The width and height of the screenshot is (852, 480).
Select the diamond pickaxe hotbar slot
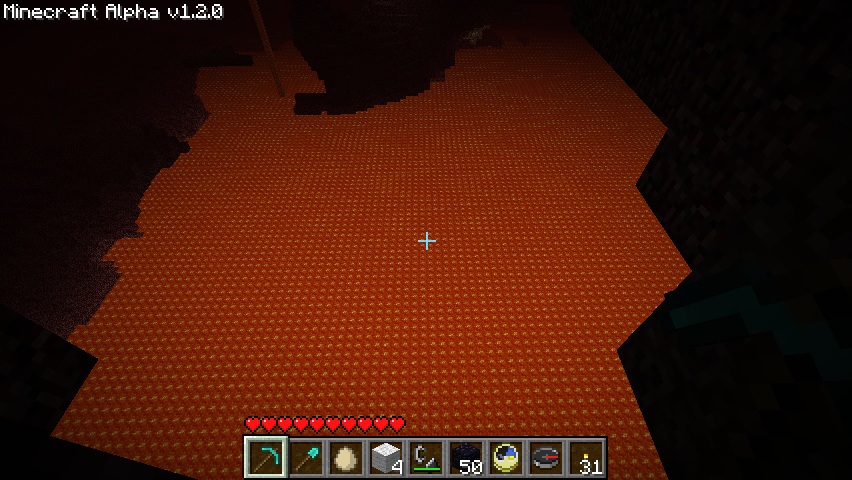pos(266,458)
